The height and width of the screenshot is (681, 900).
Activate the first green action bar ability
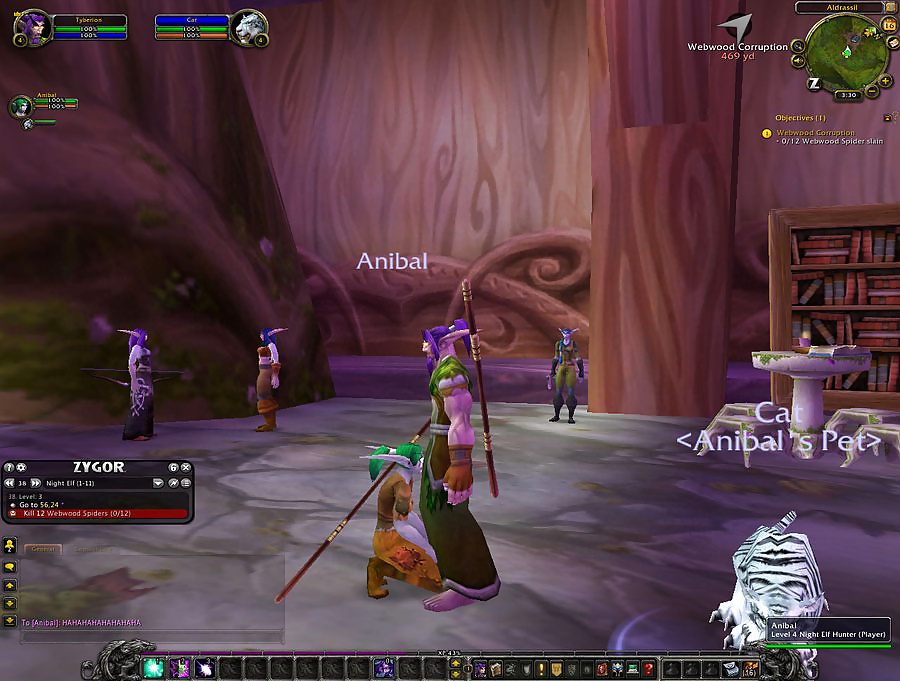154,667
